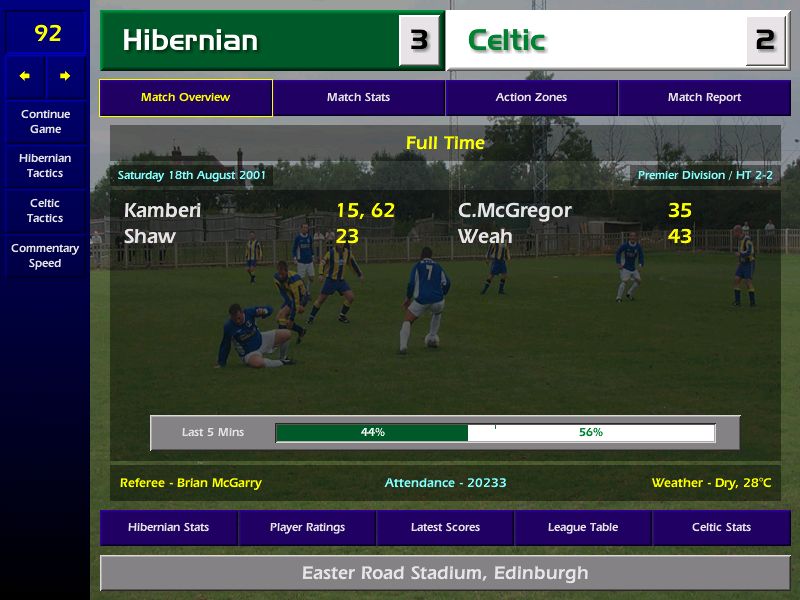
Task: Click goalscorer Kamberi's name
Action: [x=162, y=210]
